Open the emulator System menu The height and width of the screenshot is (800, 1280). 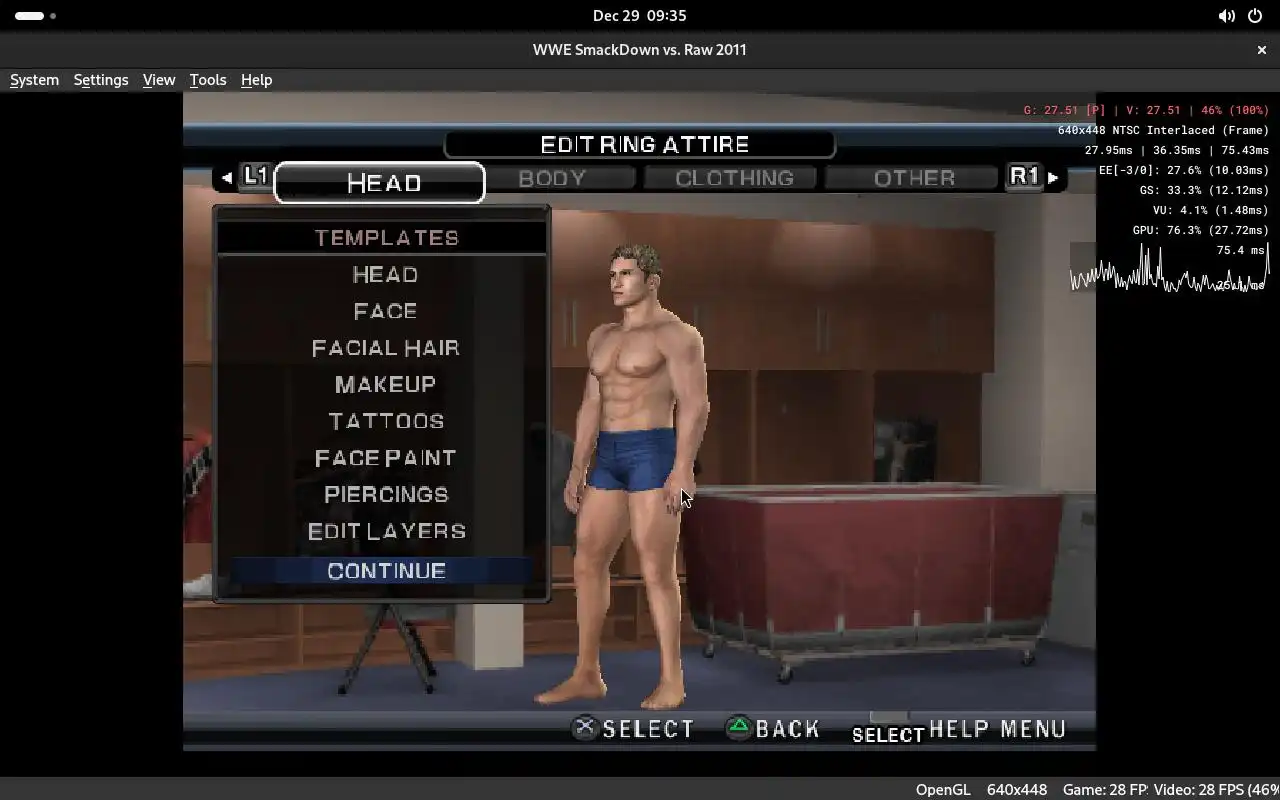(34, 80)
